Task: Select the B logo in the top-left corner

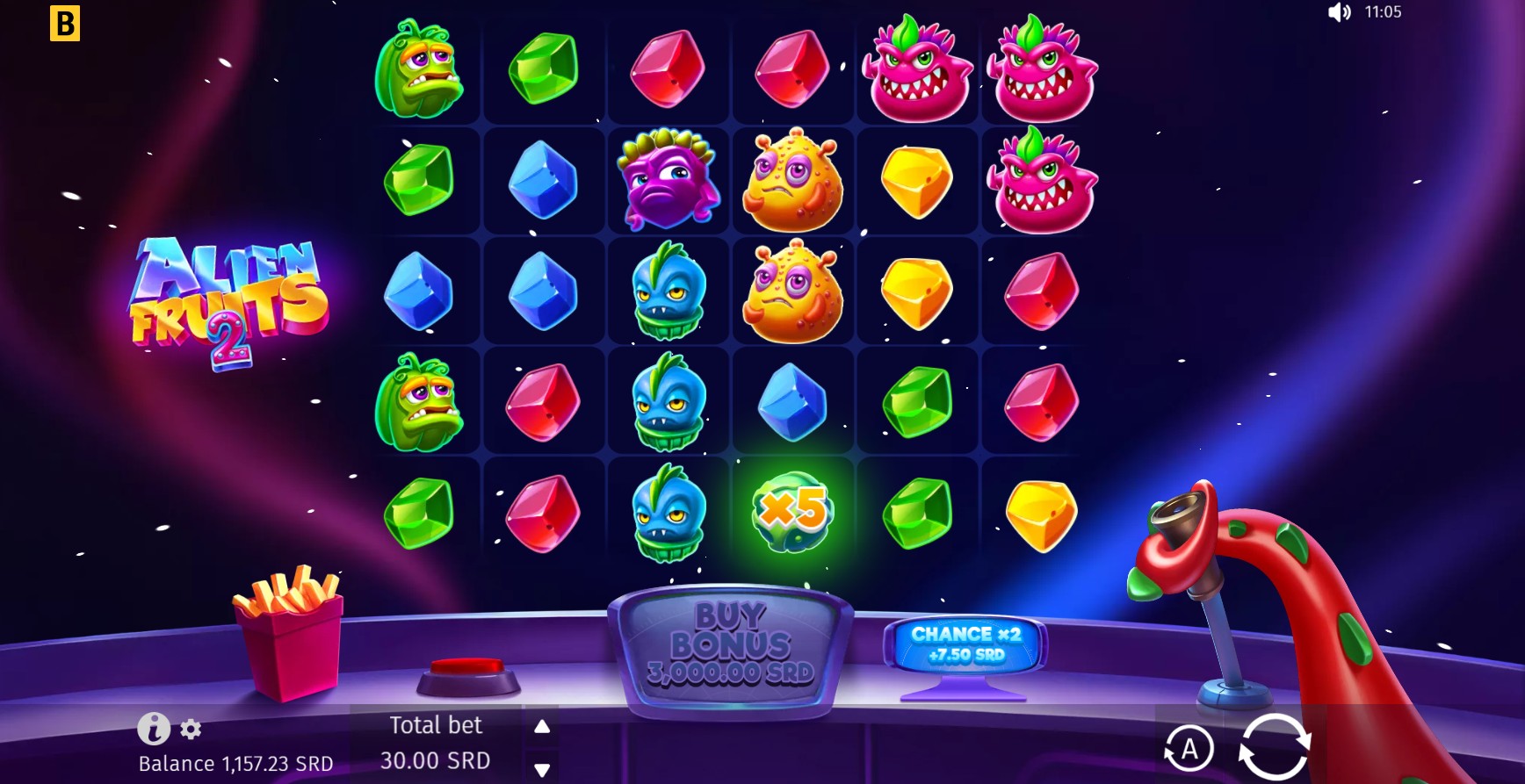Action: (x=64, y=24)
